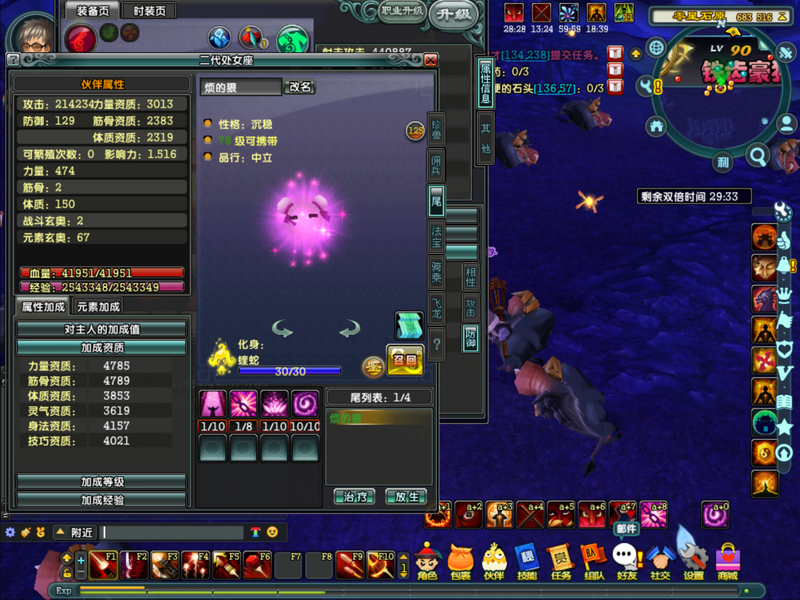Screen dimensions: 800x600
Task: Close the companion attributes window
Action: 431,60
